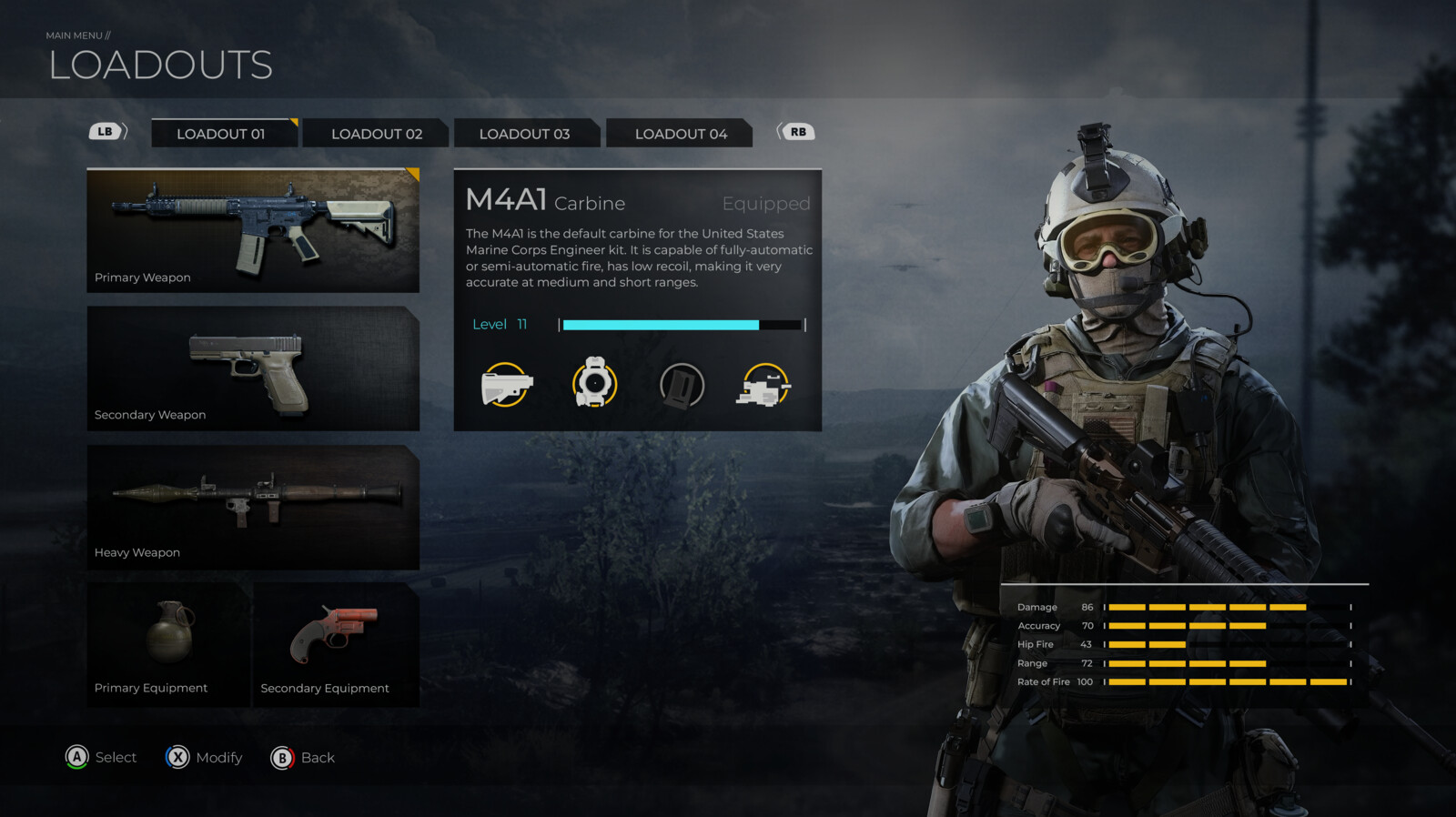
Task: Switch to the Loadout 01 tab
Action: coord(222,134)
